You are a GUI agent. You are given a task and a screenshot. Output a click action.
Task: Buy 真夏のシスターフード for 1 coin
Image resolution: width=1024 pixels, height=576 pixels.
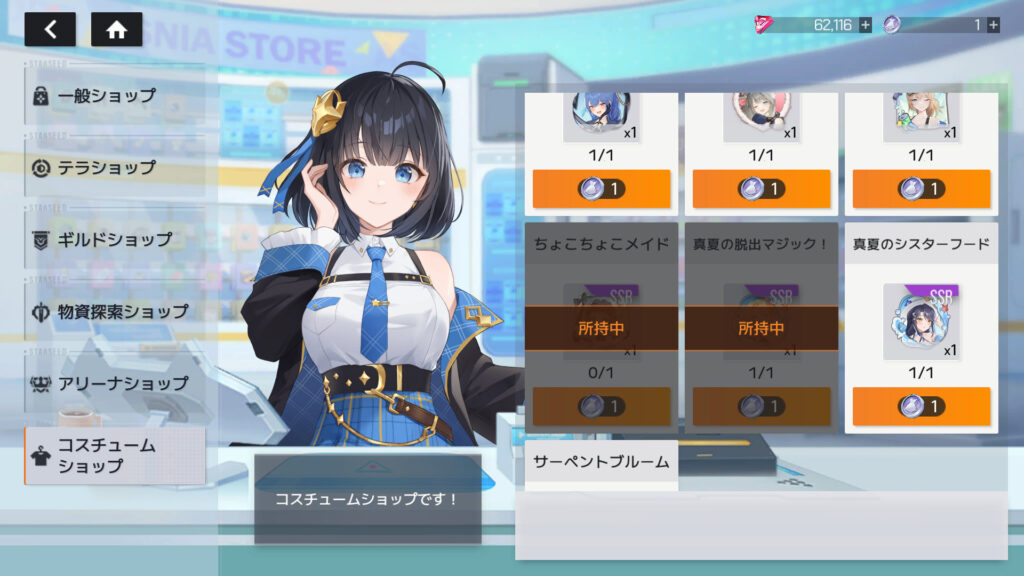[x=921, y=406]
